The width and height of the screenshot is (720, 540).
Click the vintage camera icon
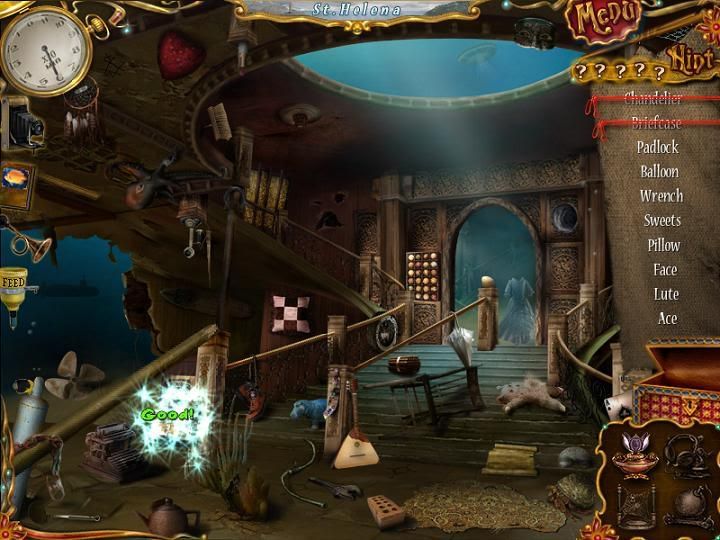(19, 121)
